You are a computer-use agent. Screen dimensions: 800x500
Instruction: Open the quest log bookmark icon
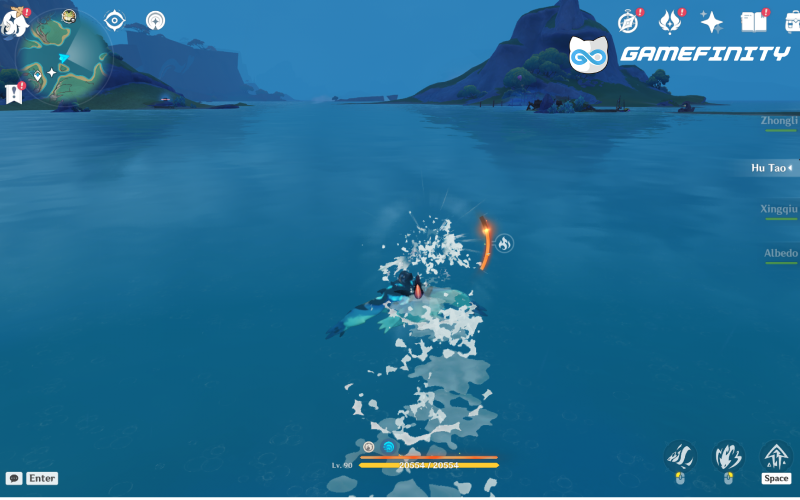14,93
